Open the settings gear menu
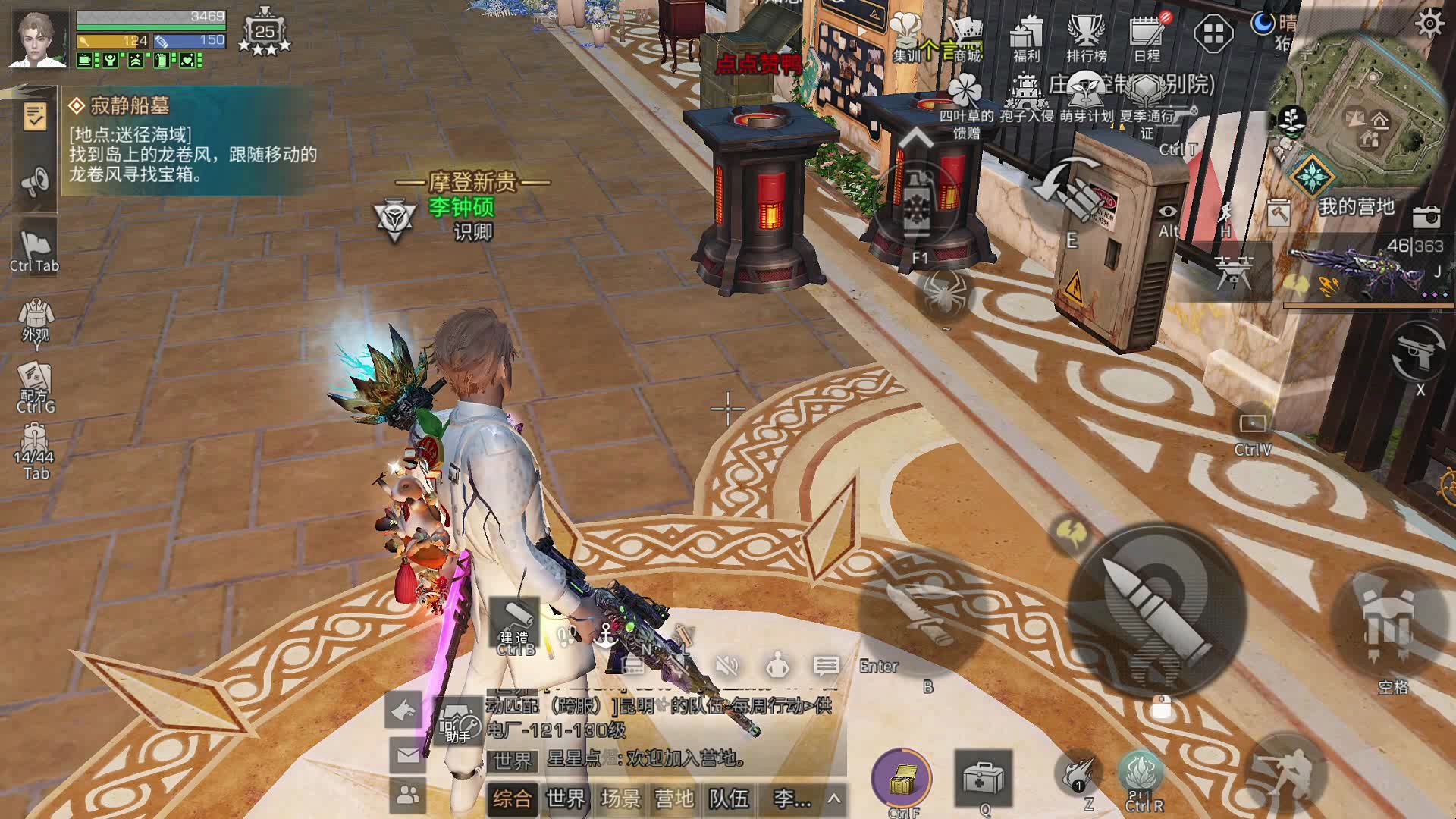The height and width of the screenshot is (819, 1456). pos(1429,24)
